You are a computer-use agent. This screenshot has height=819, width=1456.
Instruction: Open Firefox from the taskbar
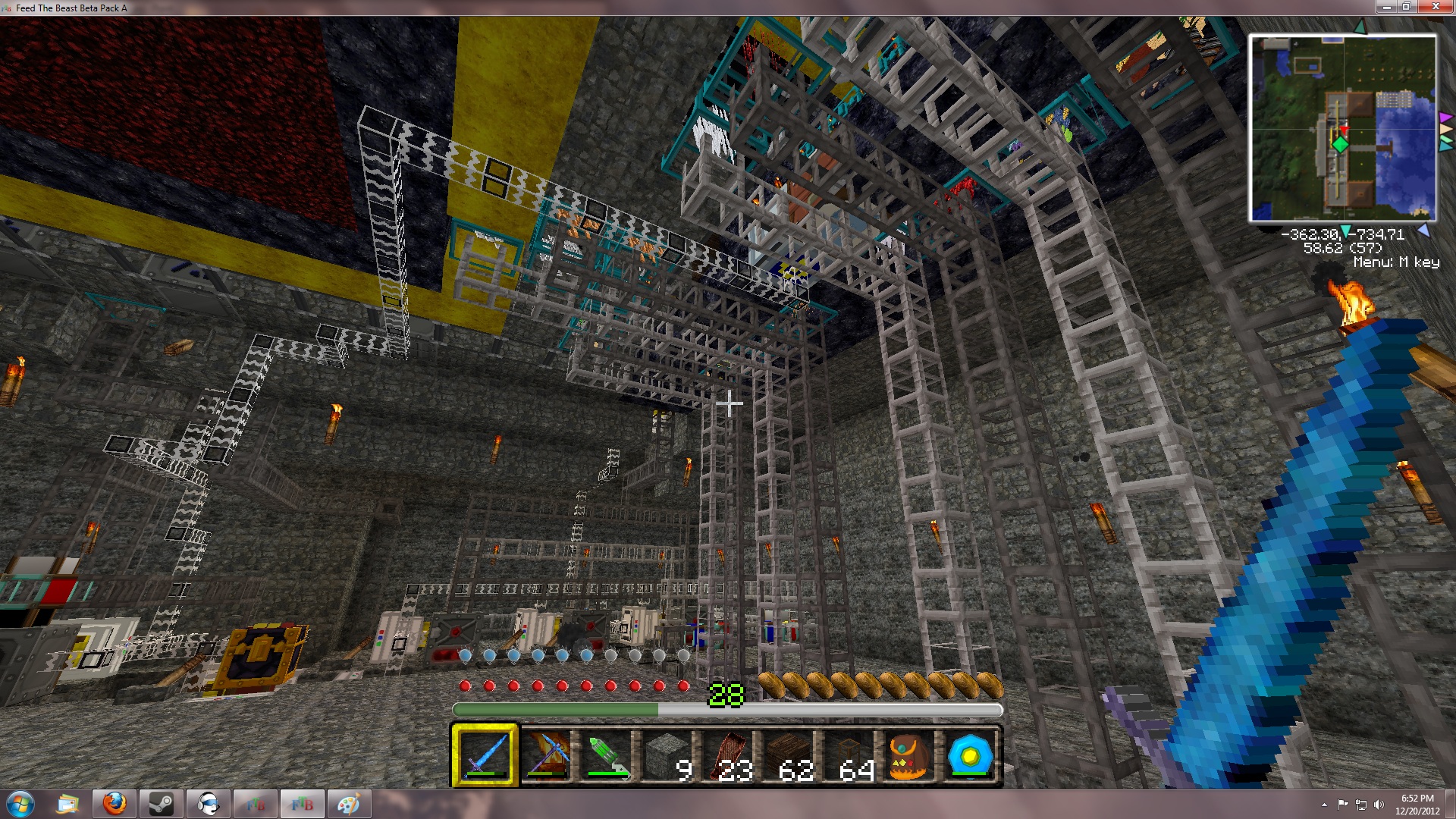pyautogui.click(x=115, y=804)
